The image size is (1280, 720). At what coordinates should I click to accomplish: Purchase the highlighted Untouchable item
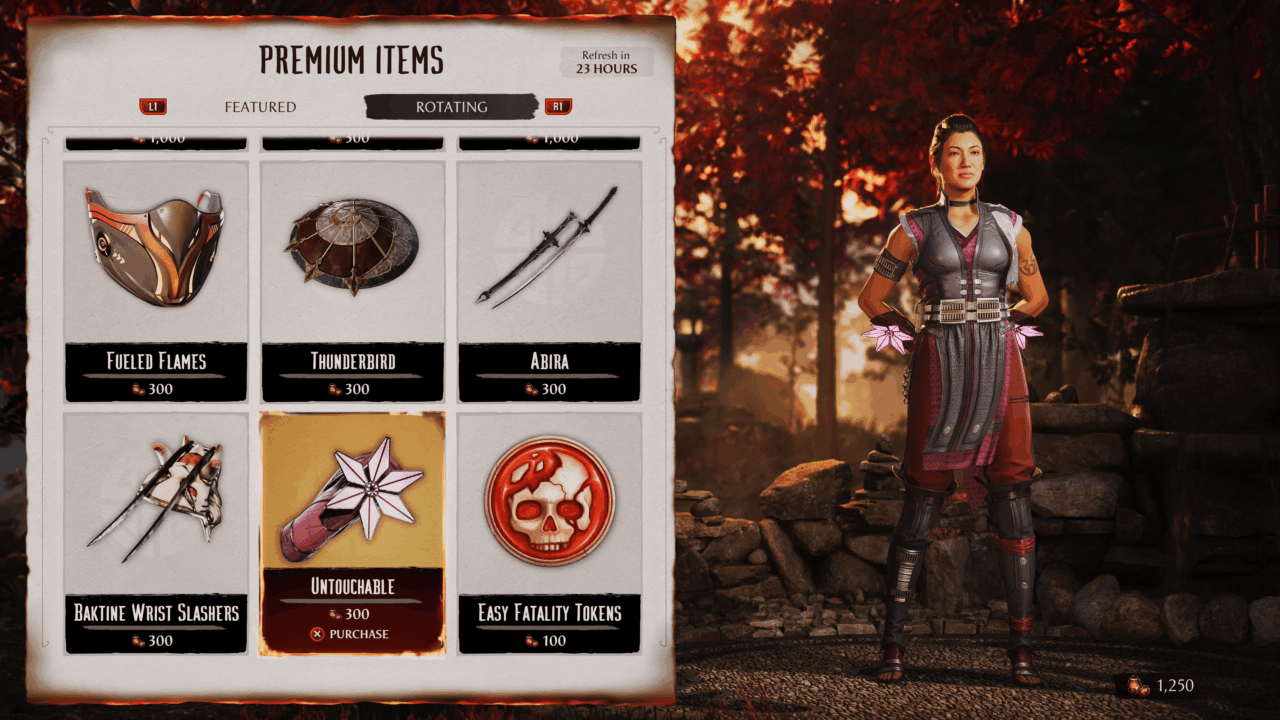click(352, 634)
